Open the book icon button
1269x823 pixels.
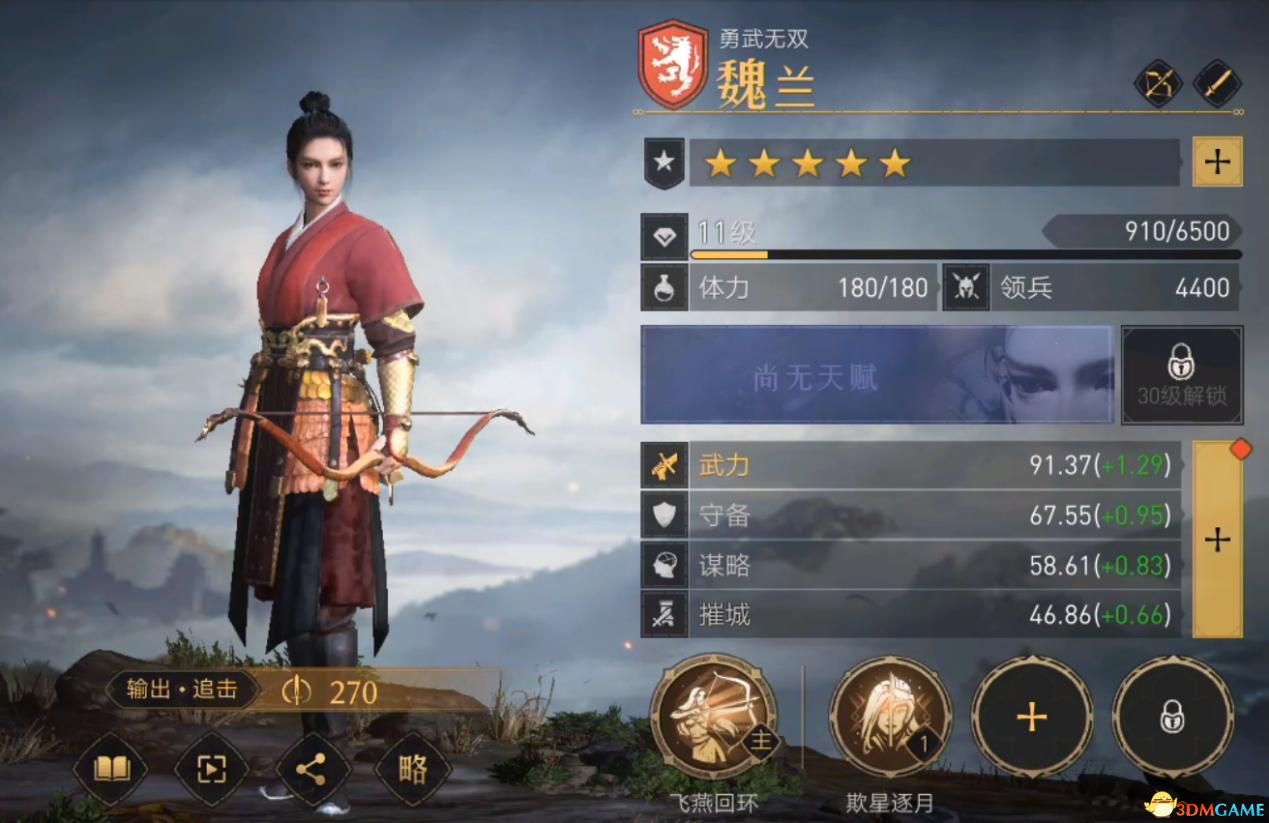[x=110, y=769]
